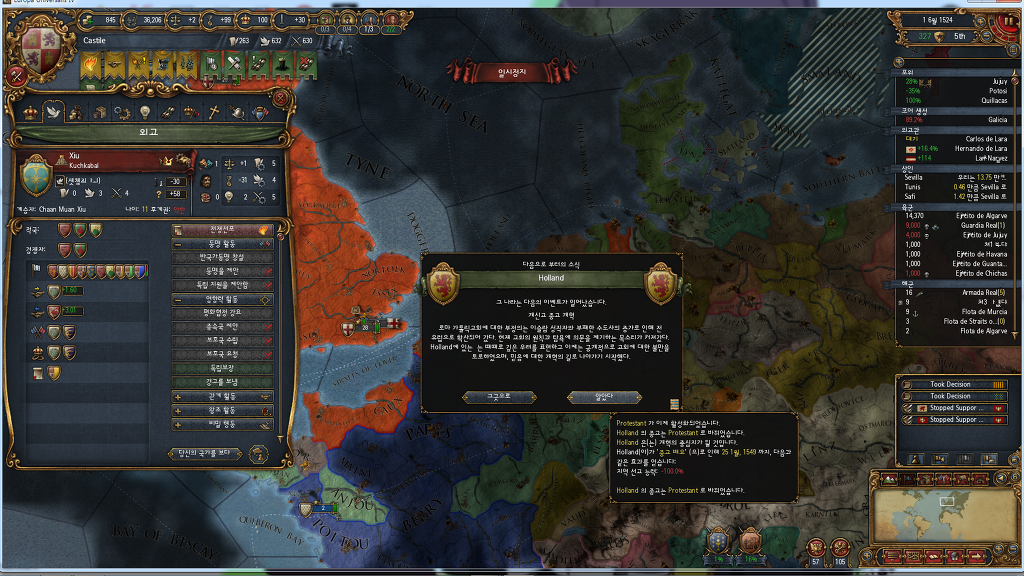Choose the 평화협정 강요 enforce peace action
The height and width of the screenshot is (576, 1024).
pyautogui.click(x=222, y=313)
